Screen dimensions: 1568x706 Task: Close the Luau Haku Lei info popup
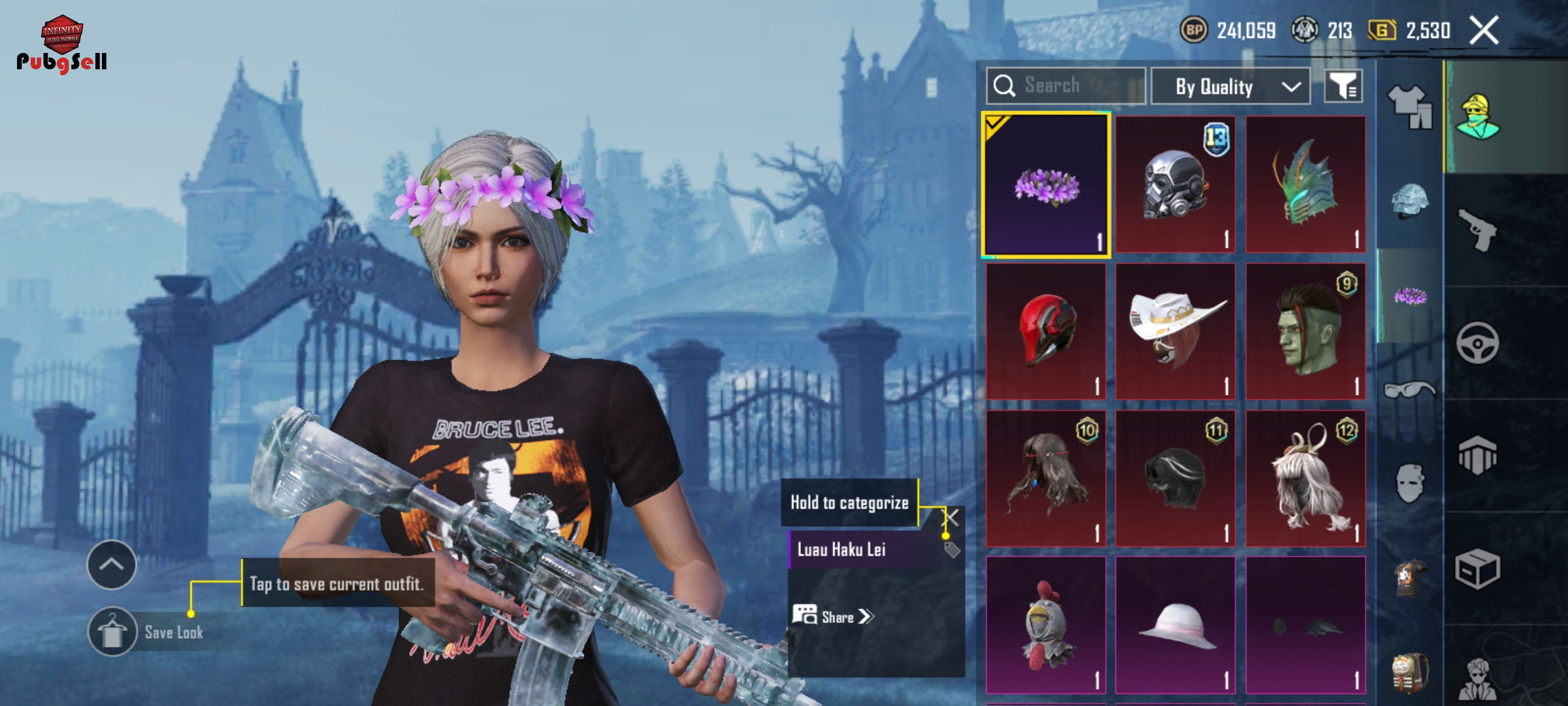pos(953,518)
